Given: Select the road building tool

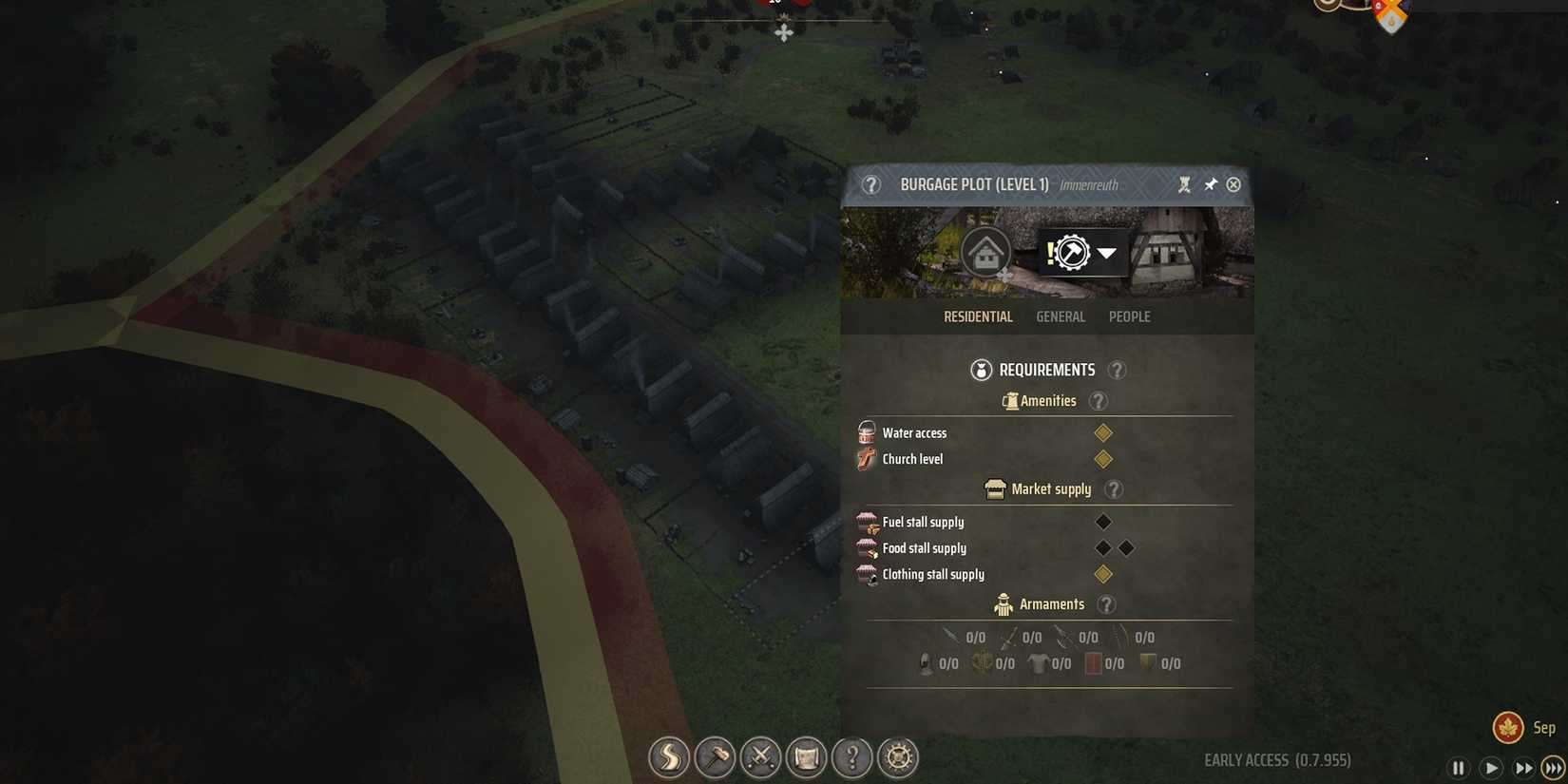Looking at the screenshot, I should [669, 757].
